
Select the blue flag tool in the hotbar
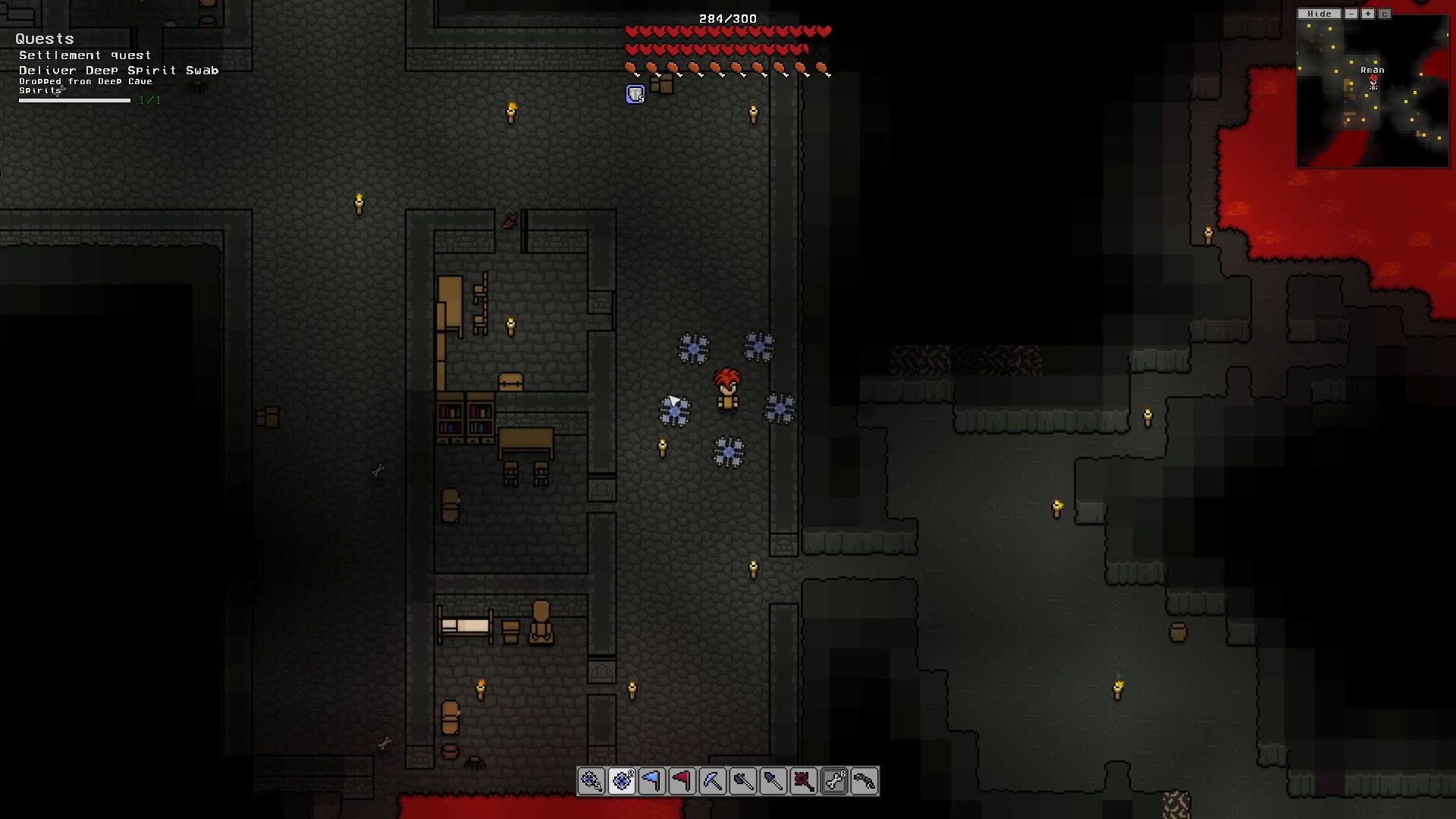[x=653, y=782]
